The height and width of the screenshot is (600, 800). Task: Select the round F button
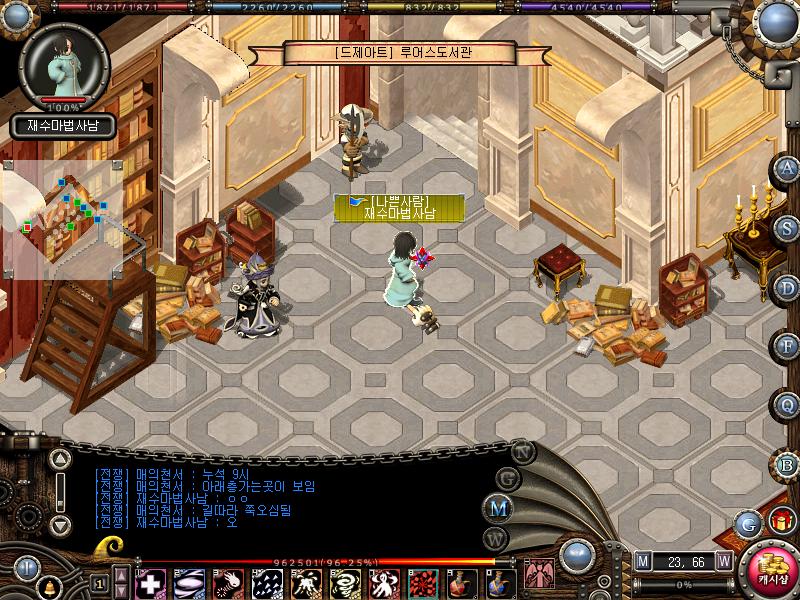point(788,346)
